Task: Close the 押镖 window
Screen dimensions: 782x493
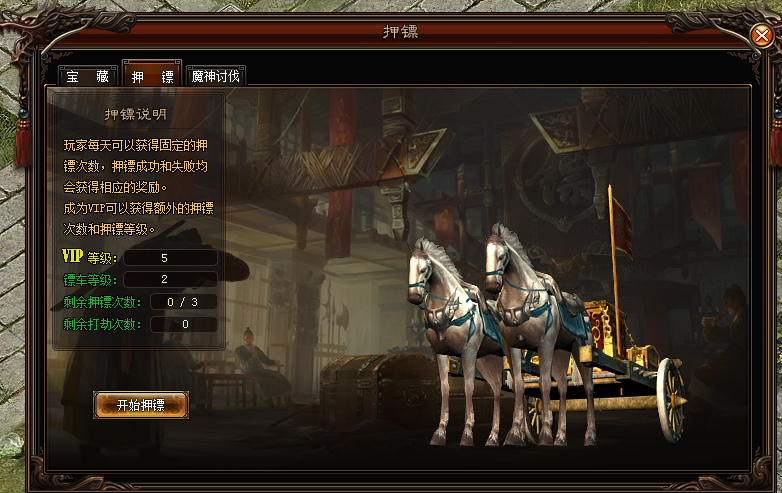Action: coord(762,36)
